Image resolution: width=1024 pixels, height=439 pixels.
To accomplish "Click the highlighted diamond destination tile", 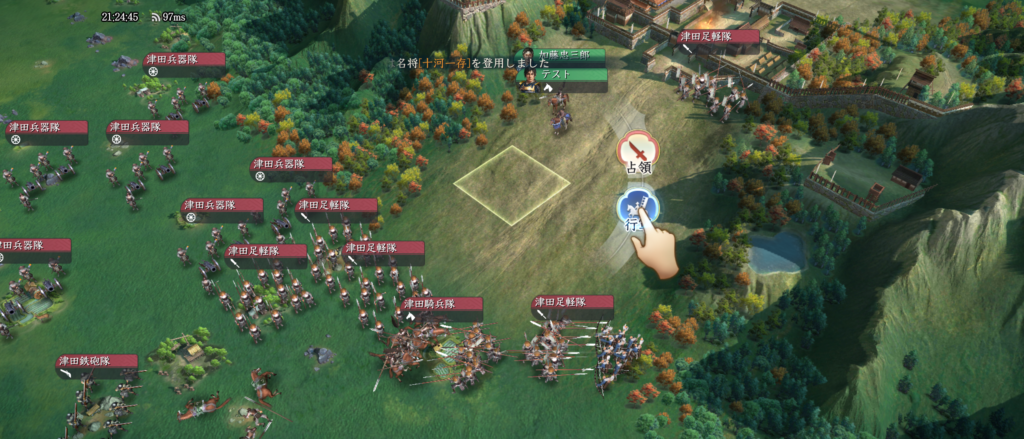I will [511, 185].
